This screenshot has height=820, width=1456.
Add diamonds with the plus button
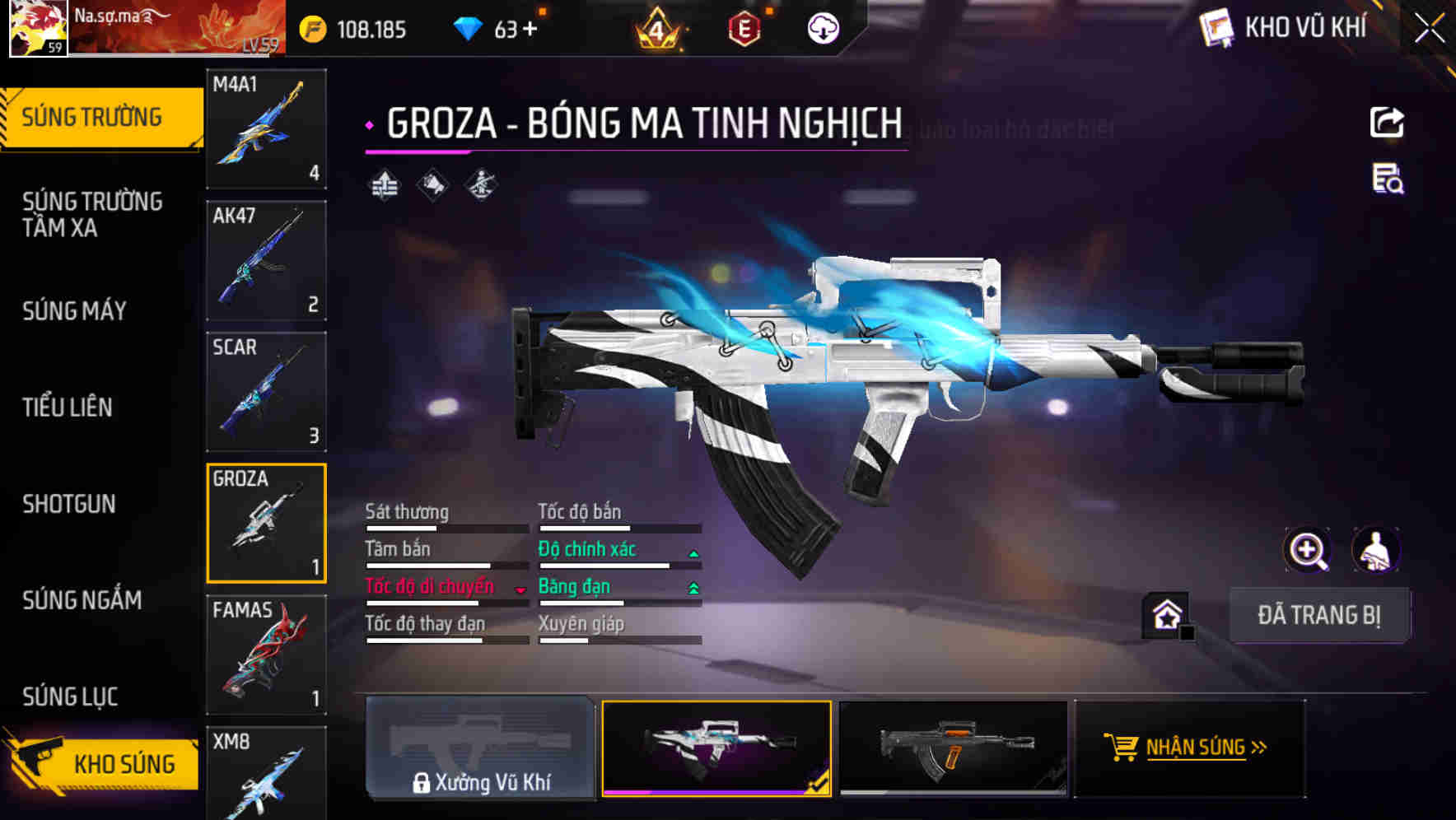[x=530, y=30]
